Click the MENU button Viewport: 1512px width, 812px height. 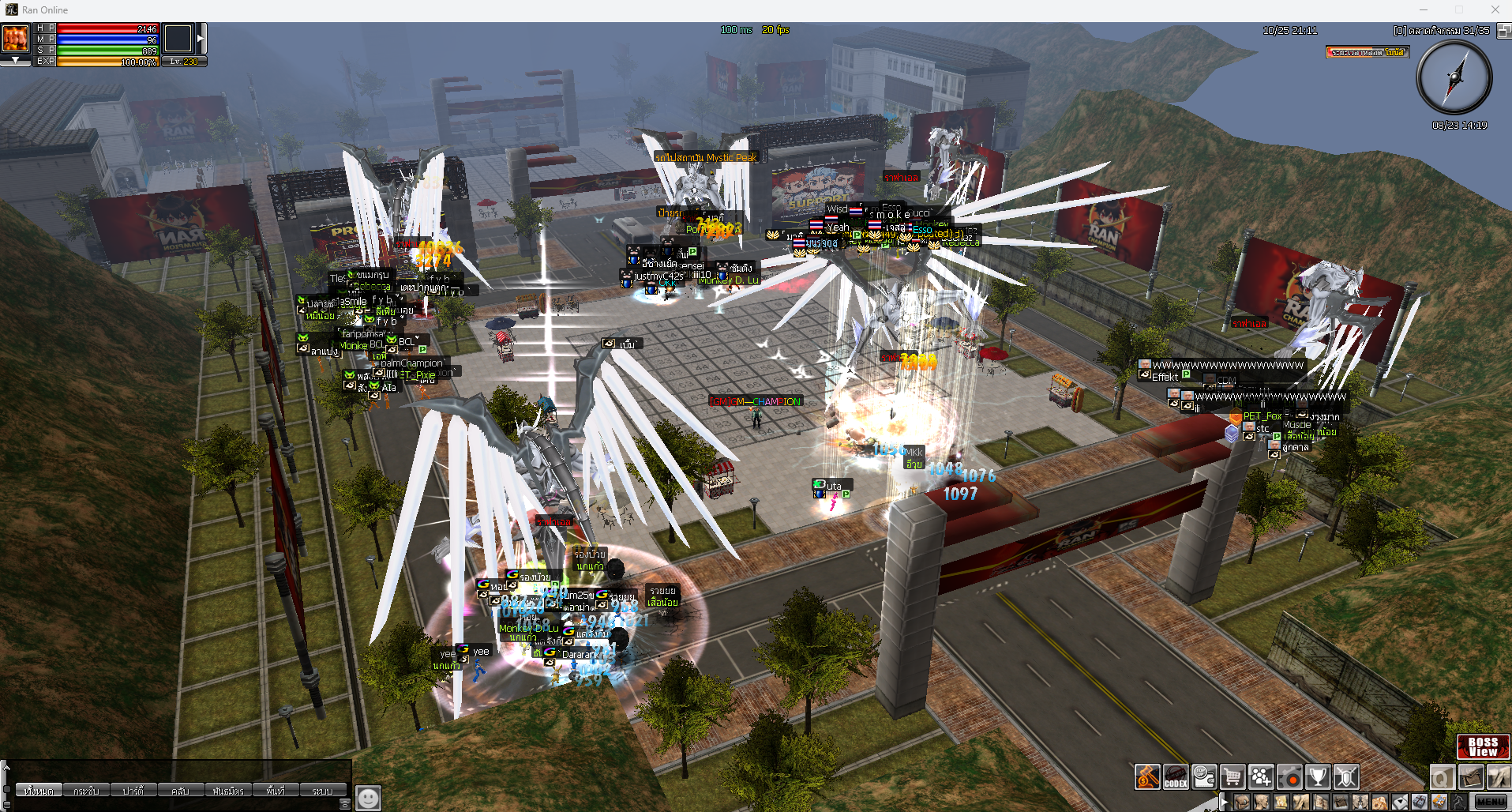1491,802
